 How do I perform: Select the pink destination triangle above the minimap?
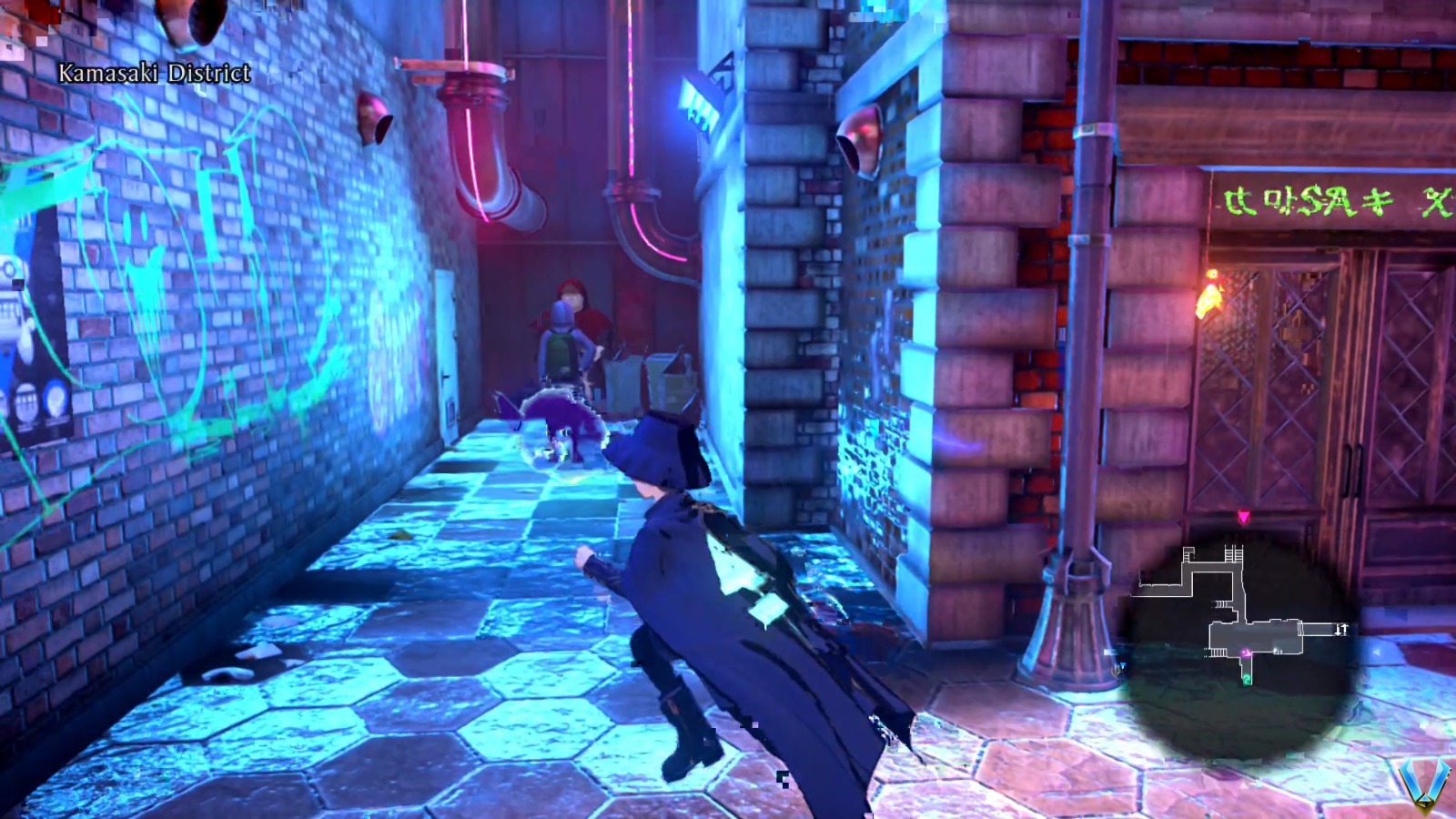1244,516
